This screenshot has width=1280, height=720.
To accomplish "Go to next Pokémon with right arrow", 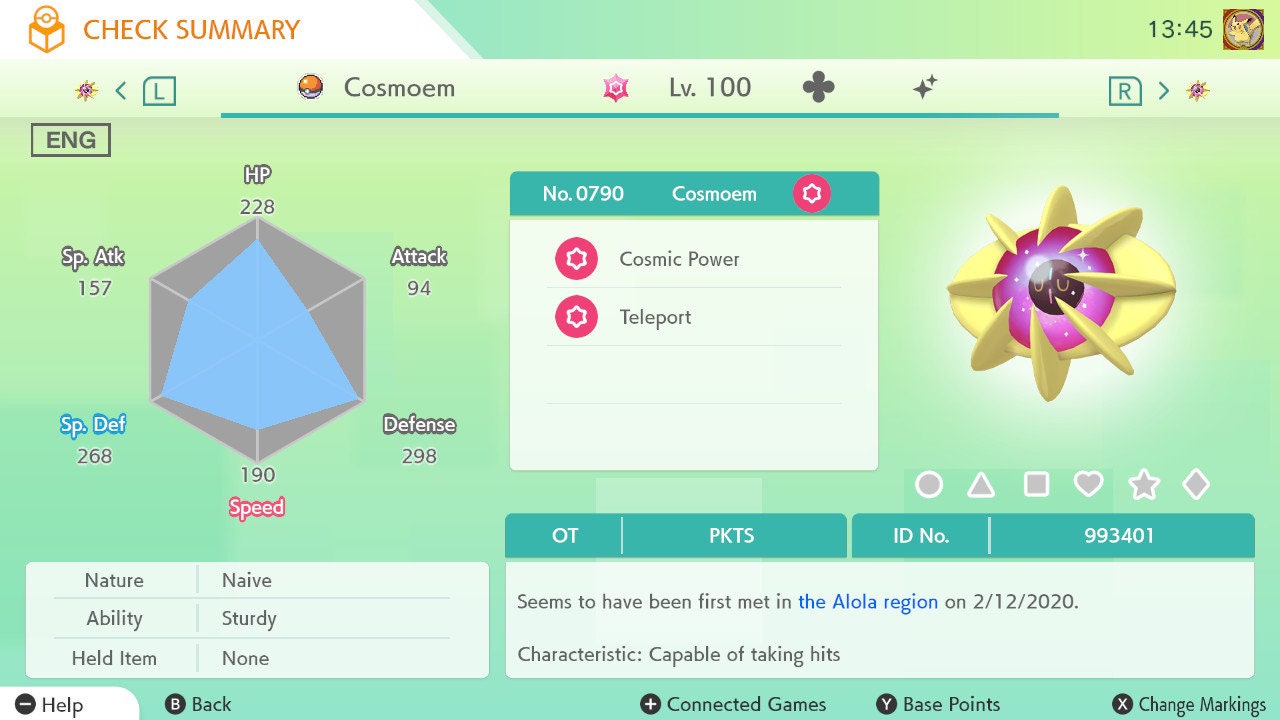I will [x=1163, y=91].
